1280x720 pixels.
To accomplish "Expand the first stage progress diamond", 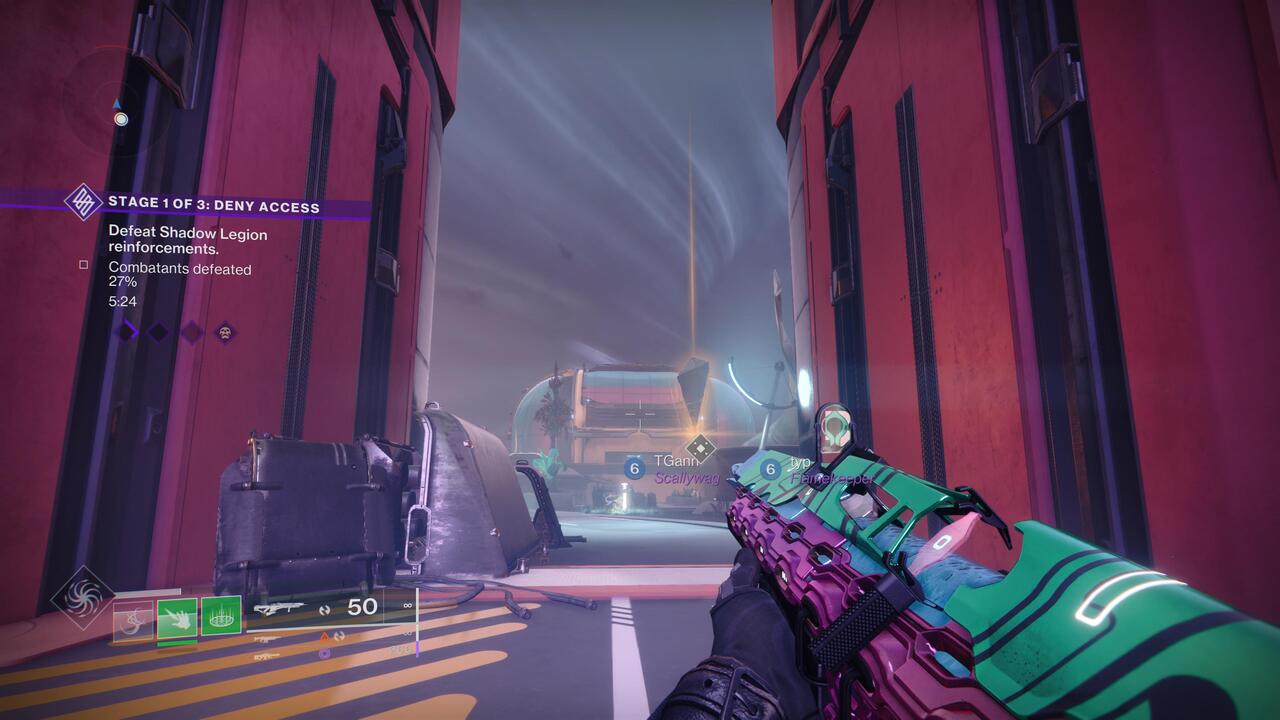I will pyautogui.click(x=124, y=331).
